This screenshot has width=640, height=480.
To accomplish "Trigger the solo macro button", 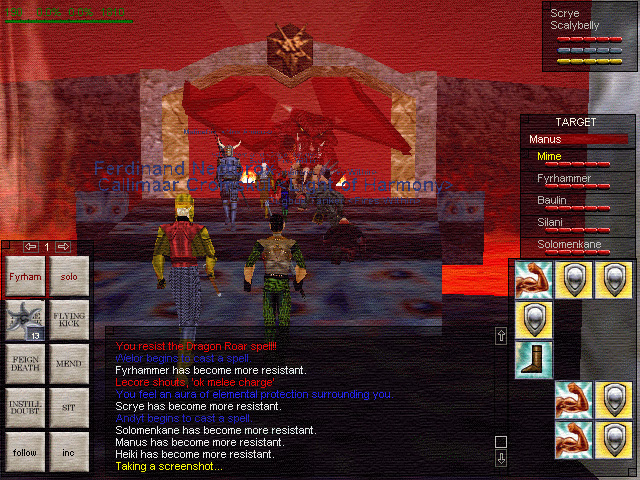I will coord(69,276).
